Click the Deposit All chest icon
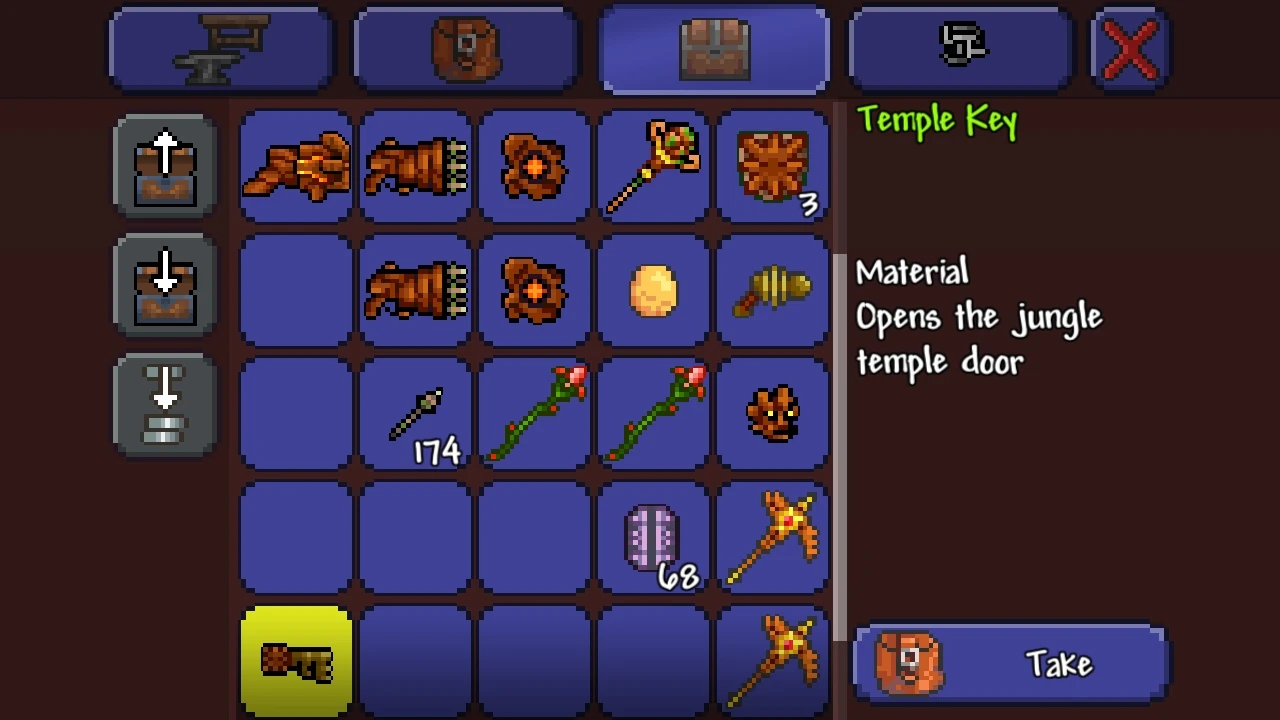This screenshot has height=720, width=1280. point(163,285)
